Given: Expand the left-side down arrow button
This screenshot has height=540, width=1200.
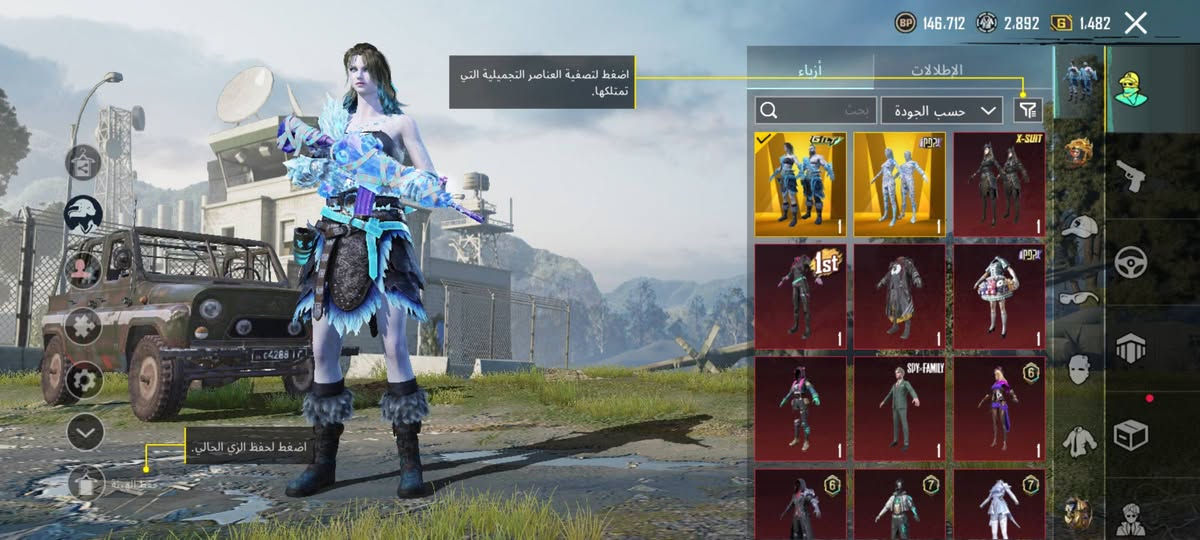Looking at the screenshot, I should click(85, 431).
